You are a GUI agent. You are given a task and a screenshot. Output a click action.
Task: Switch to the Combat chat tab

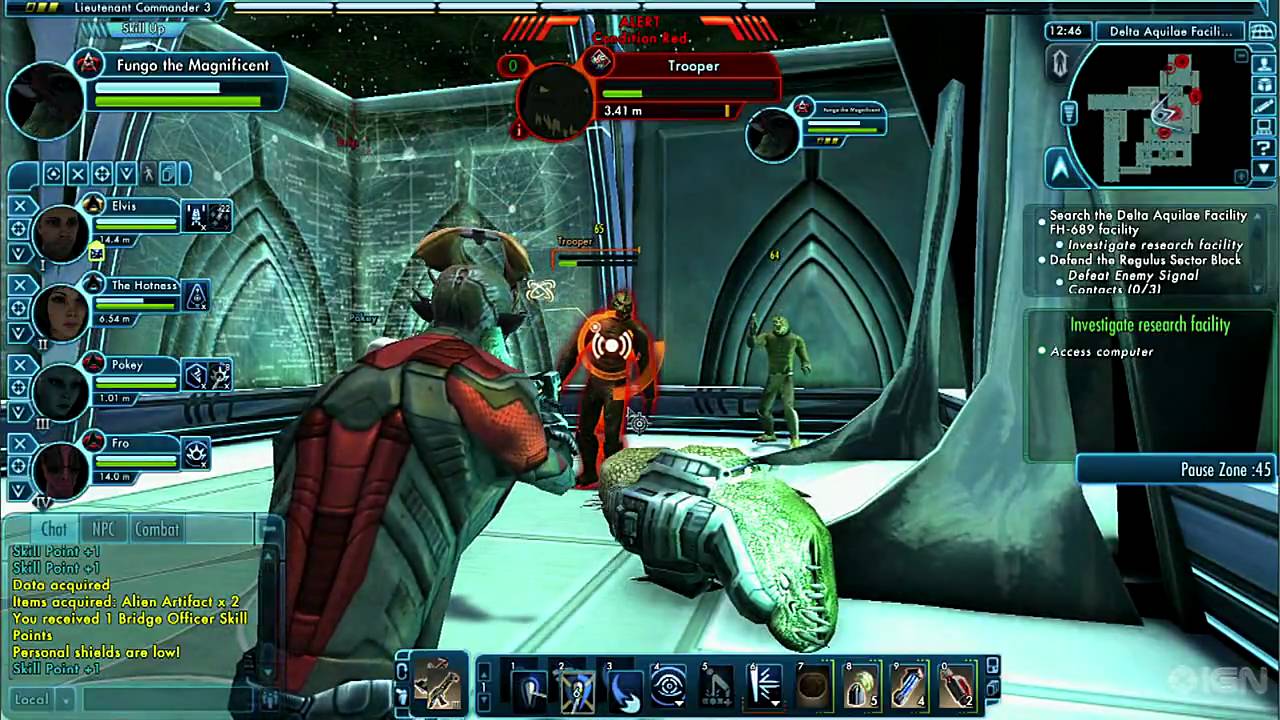pos(156,530)
